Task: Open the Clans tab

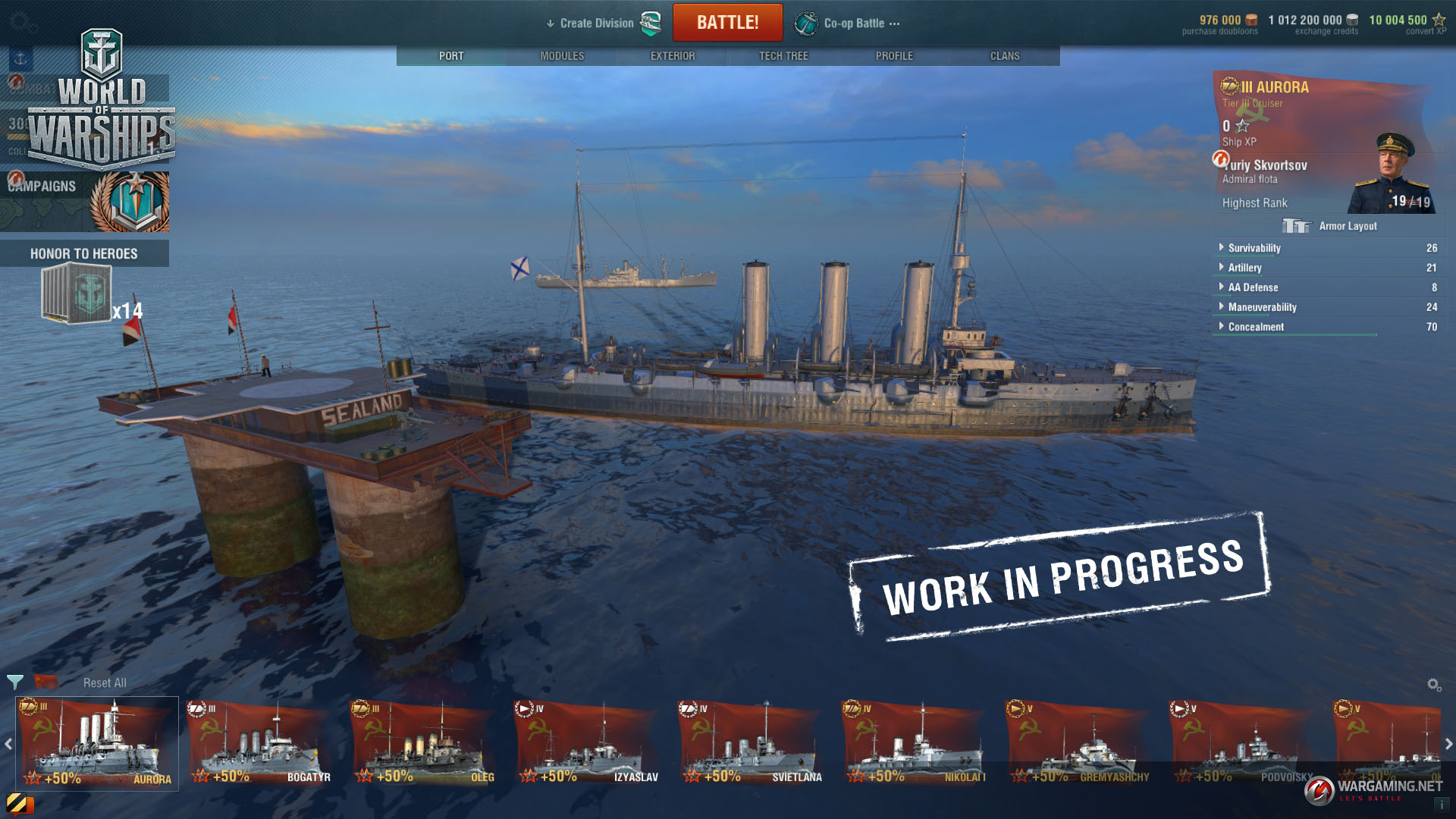Action: click(x=1005, y=56)
